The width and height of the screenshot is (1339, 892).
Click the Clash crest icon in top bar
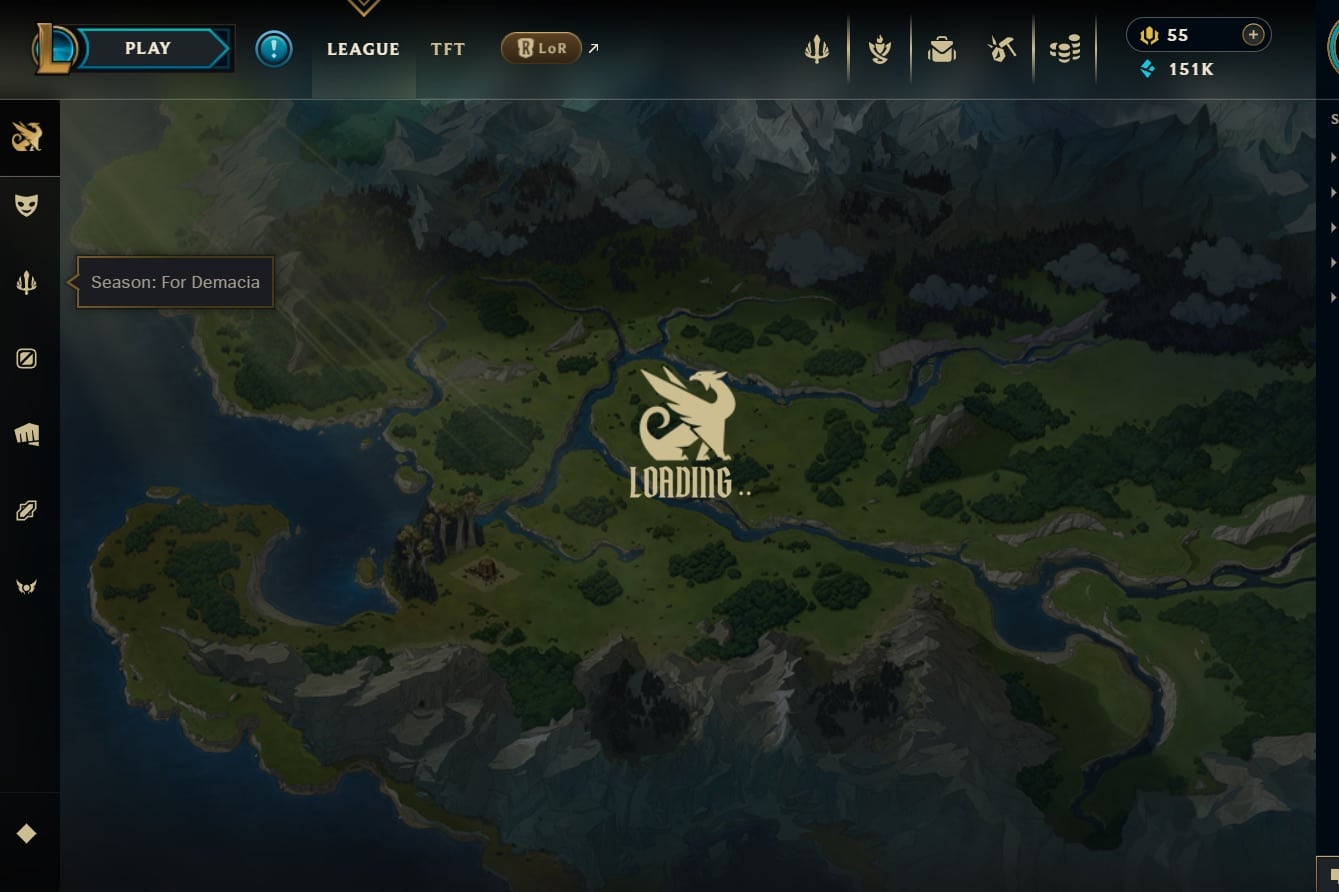click(879, 48)
